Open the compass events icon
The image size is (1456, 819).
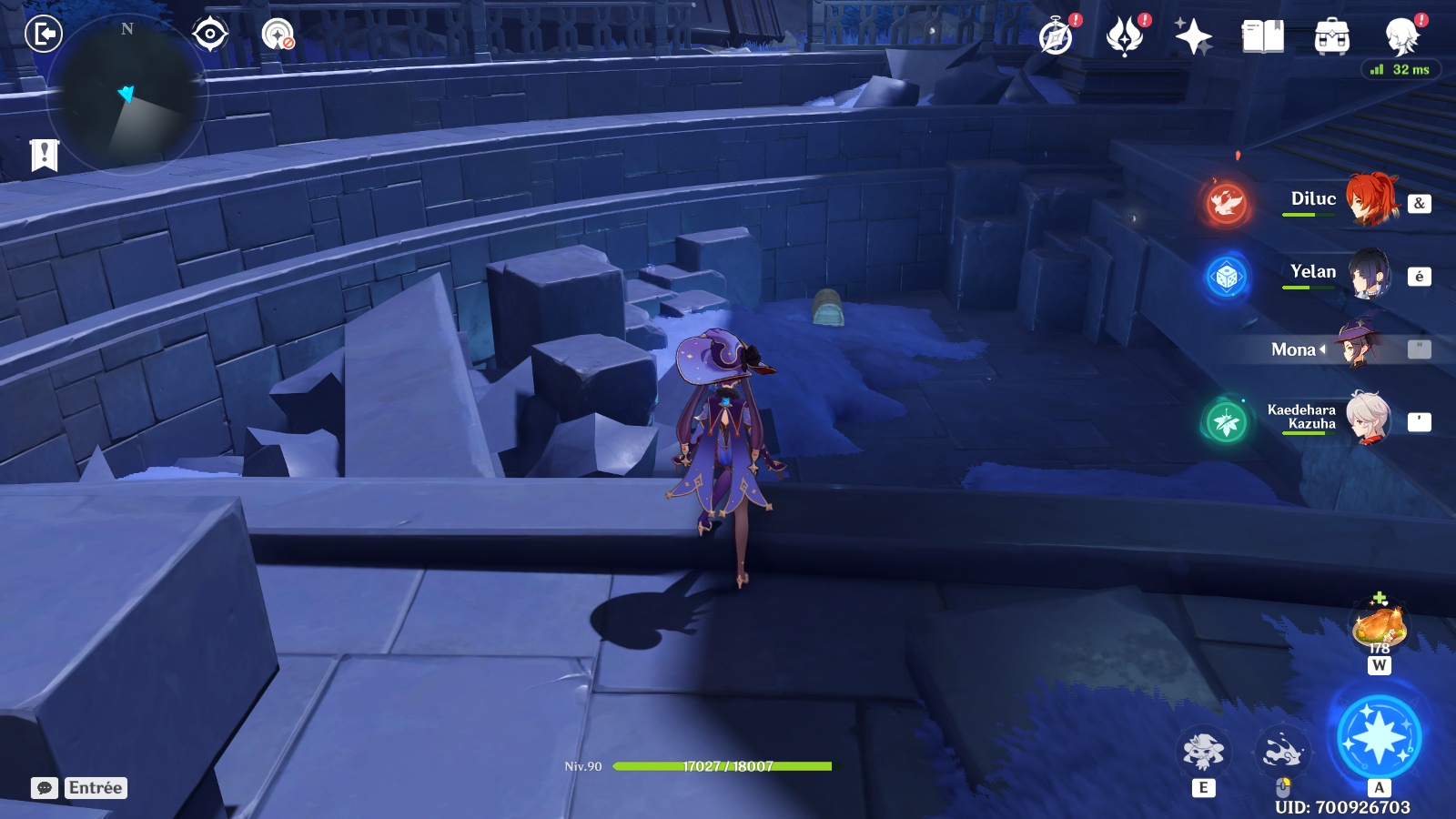click(1057, 37)
